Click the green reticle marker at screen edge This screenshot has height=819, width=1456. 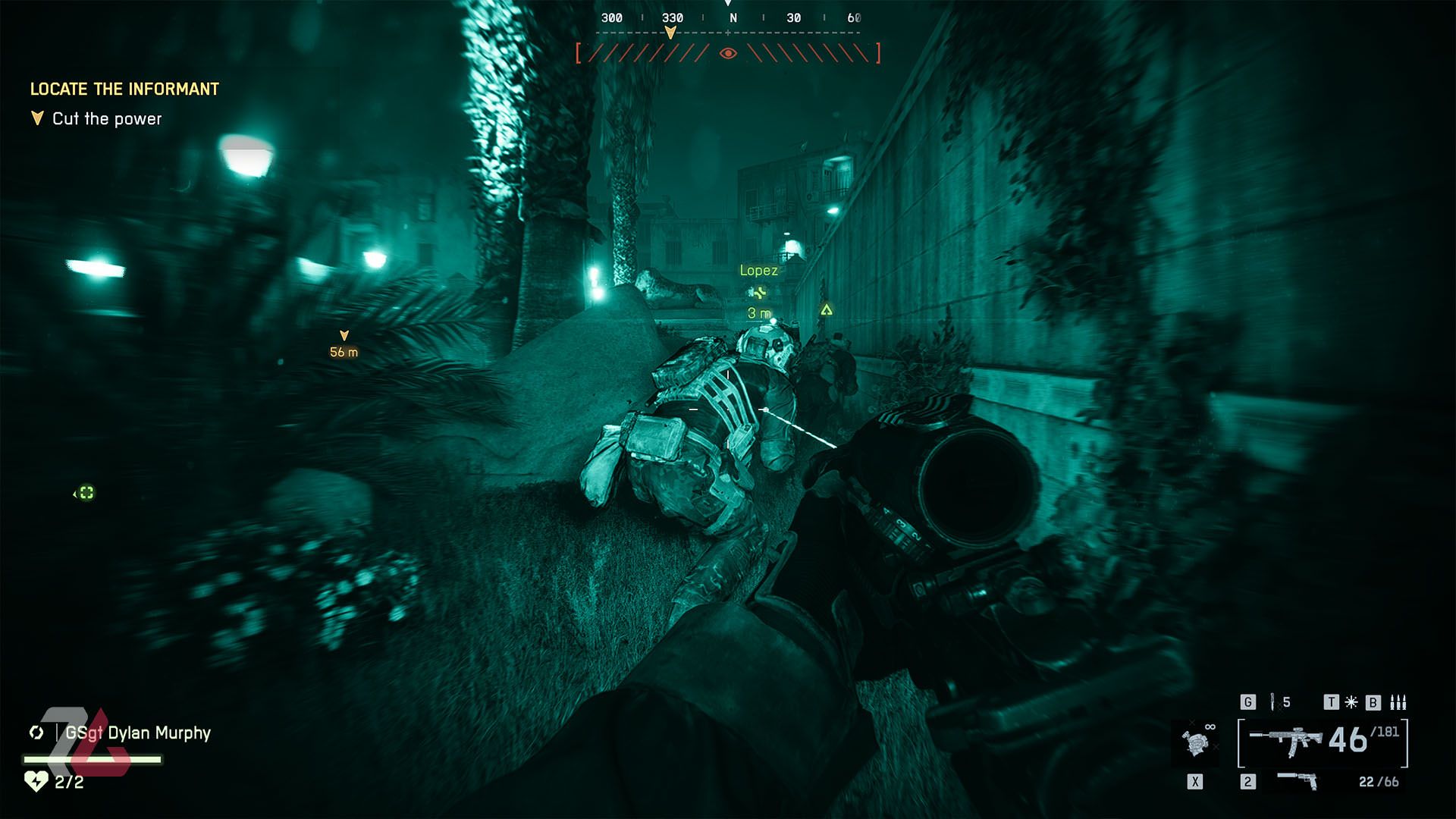coord(86,493)
